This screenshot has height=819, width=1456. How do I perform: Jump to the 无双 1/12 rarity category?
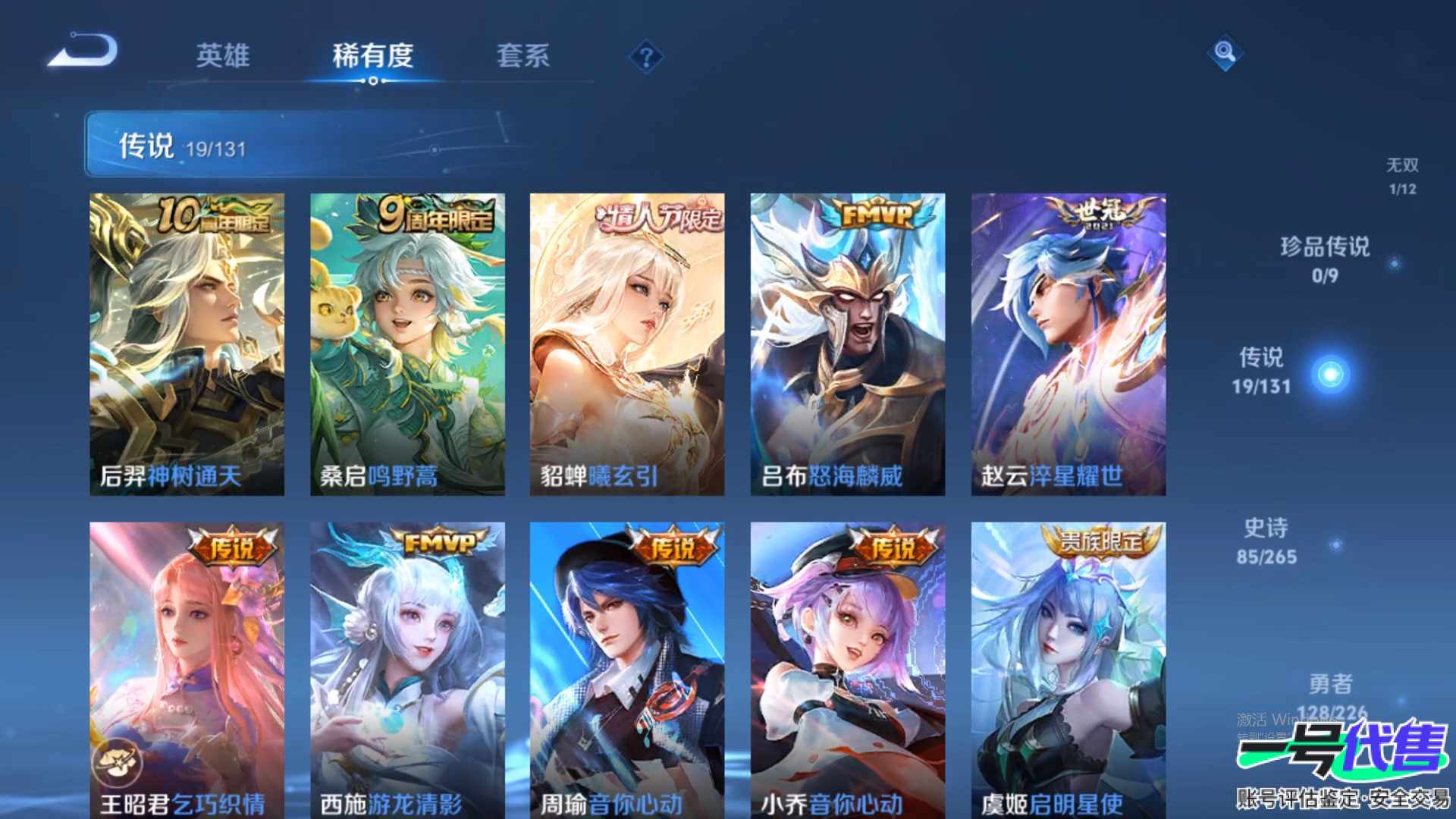pos(1402,176)
